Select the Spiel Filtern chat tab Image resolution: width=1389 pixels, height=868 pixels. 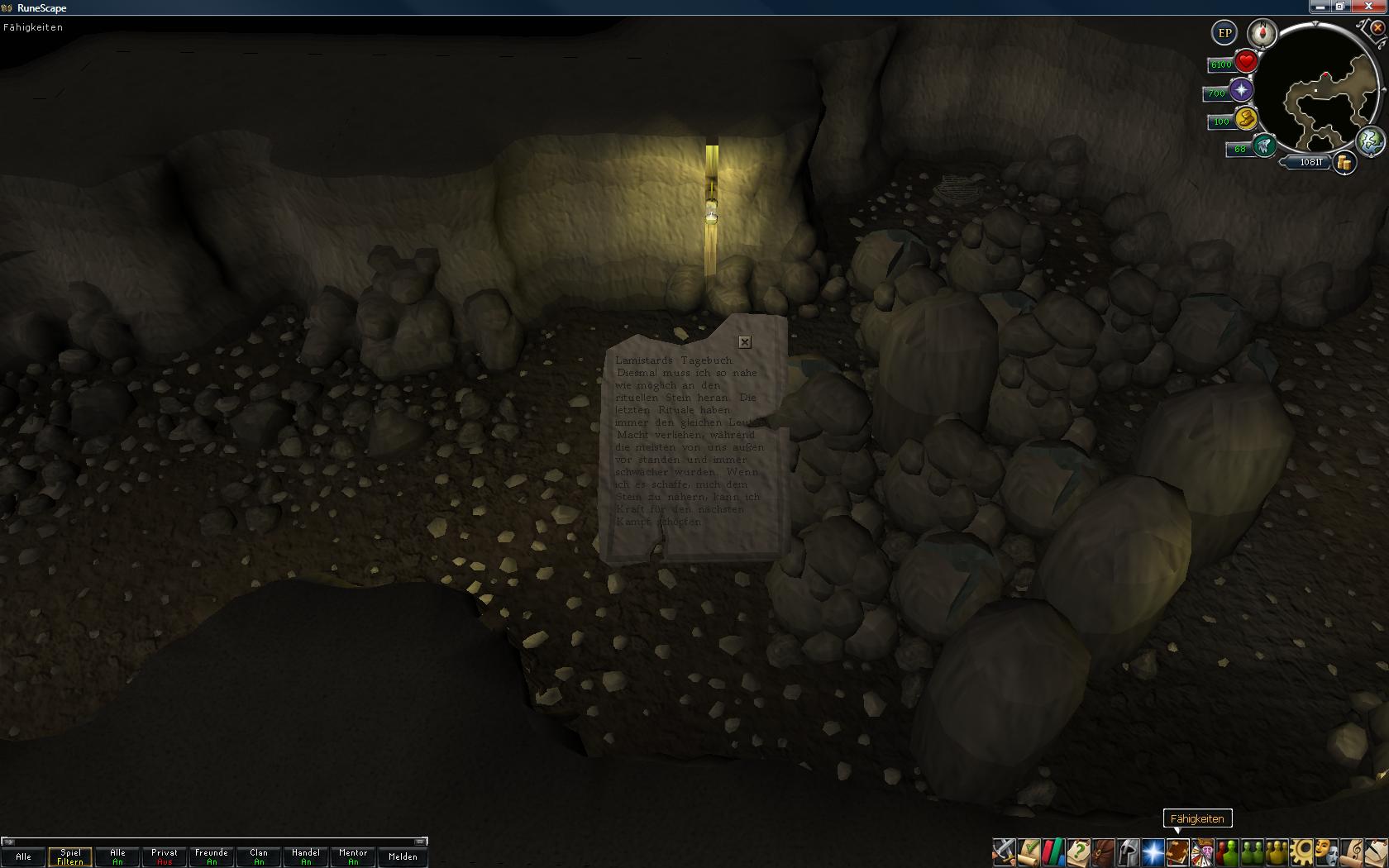click(70, 856)
